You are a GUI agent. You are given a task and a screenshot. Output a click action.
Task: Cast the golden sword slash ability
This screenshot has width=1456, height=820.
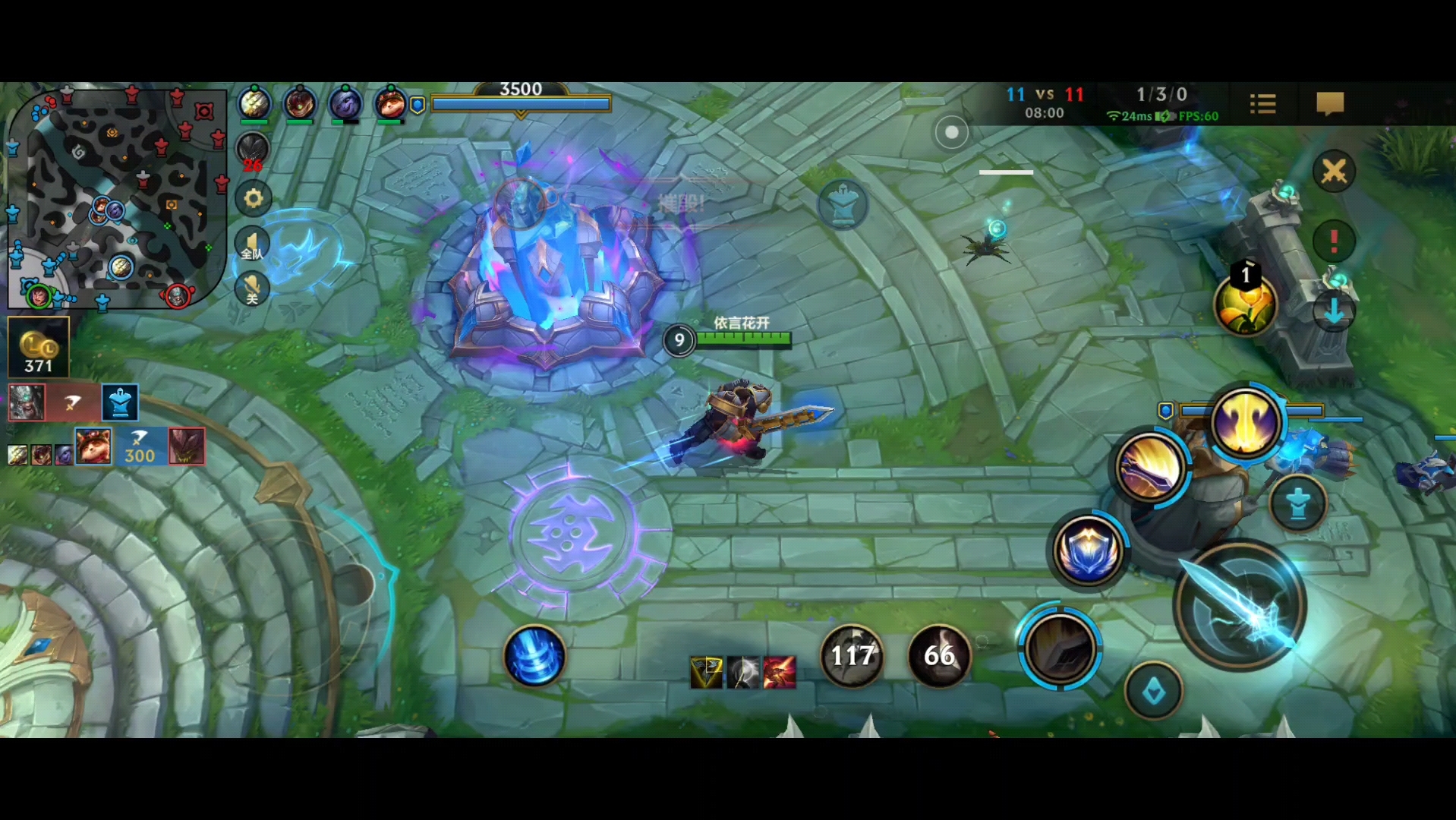tap(1151, 468)
